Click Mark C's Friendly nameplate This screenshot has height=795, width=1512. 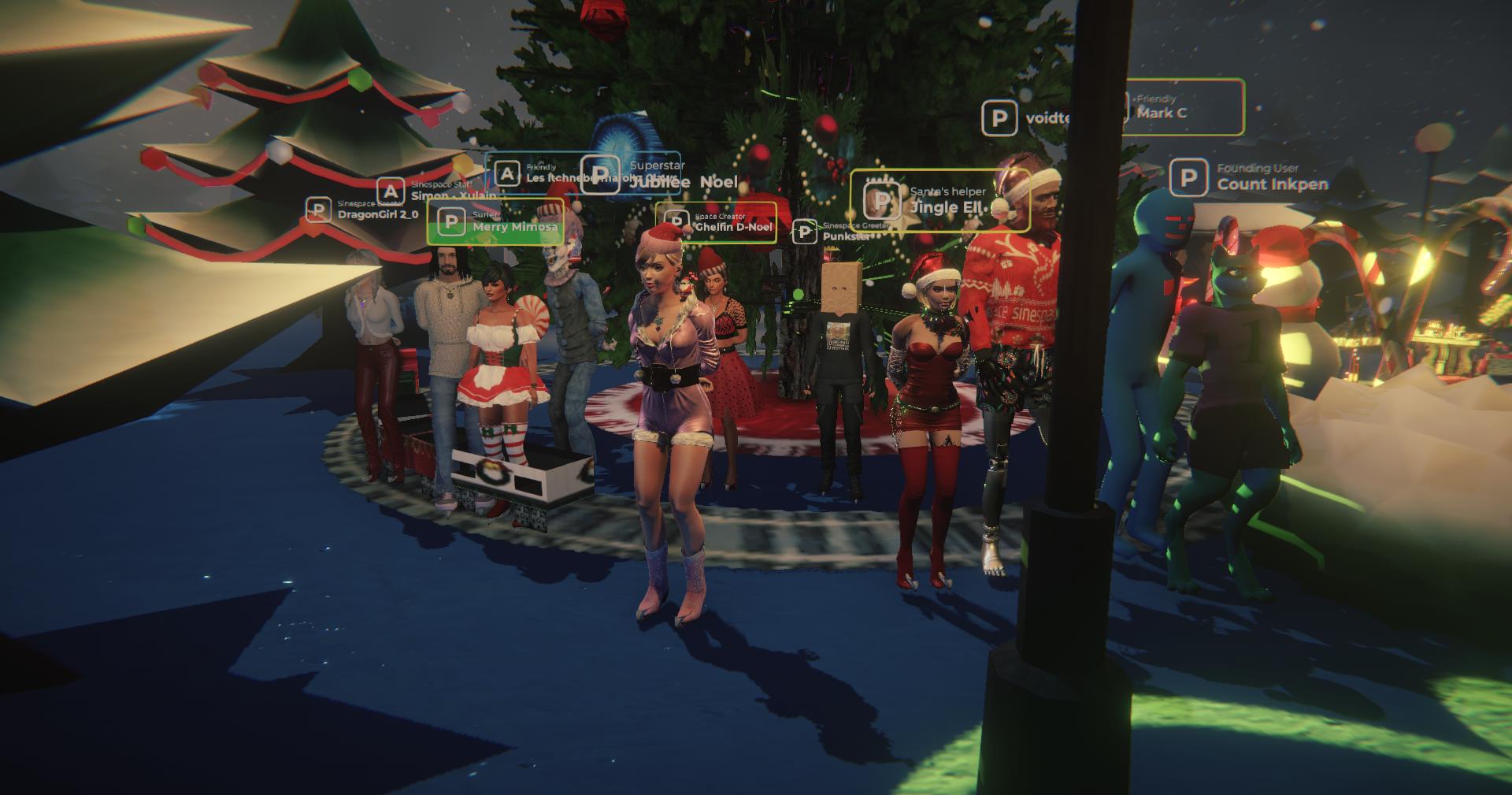(x=1181, y=108)
